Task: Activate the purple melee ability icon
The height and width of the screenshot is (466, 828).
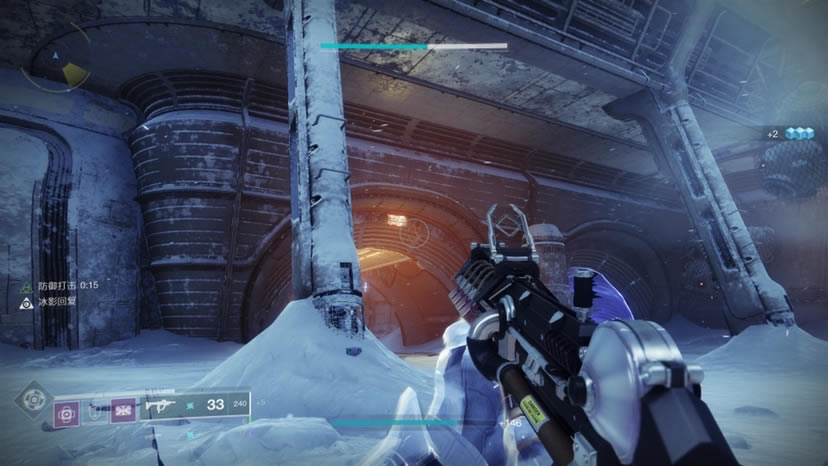Action: [x=124, y=410]
